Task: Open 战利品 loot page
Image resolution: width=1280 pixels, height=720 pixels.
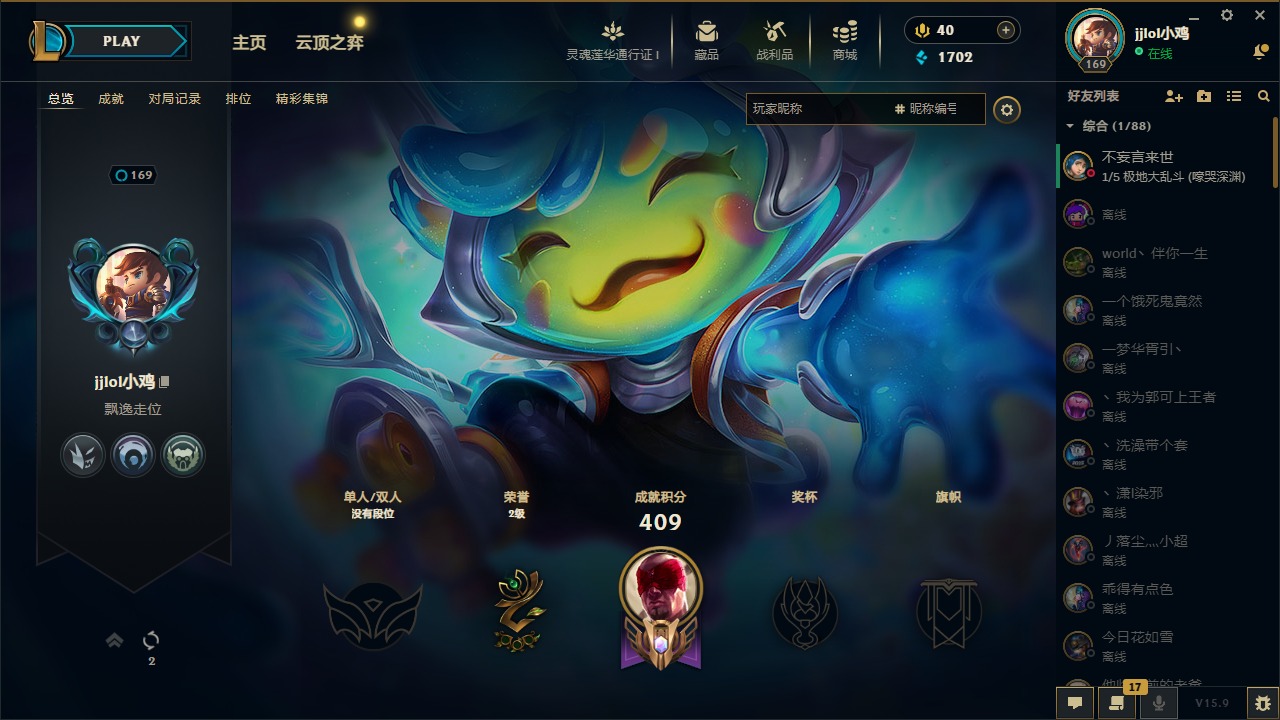Action: tap(774, 41)
